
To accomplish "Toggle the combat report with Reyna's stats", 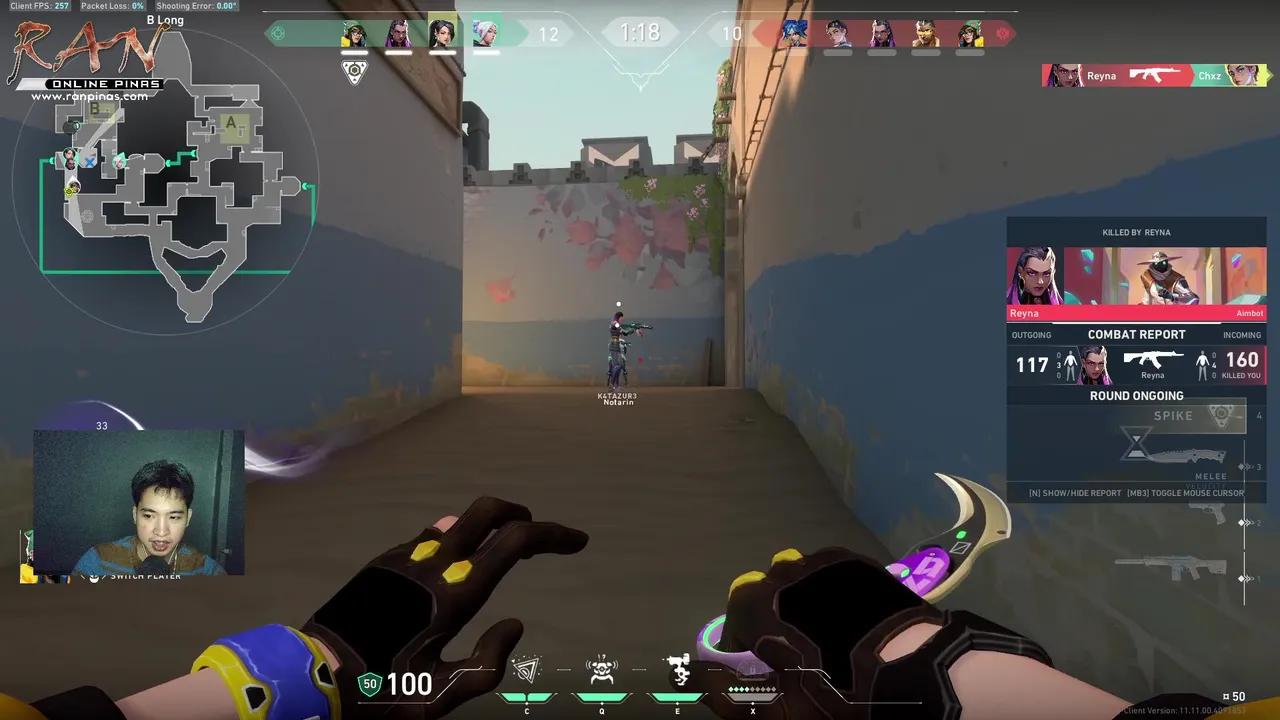I will click(x=1136, y=335).
